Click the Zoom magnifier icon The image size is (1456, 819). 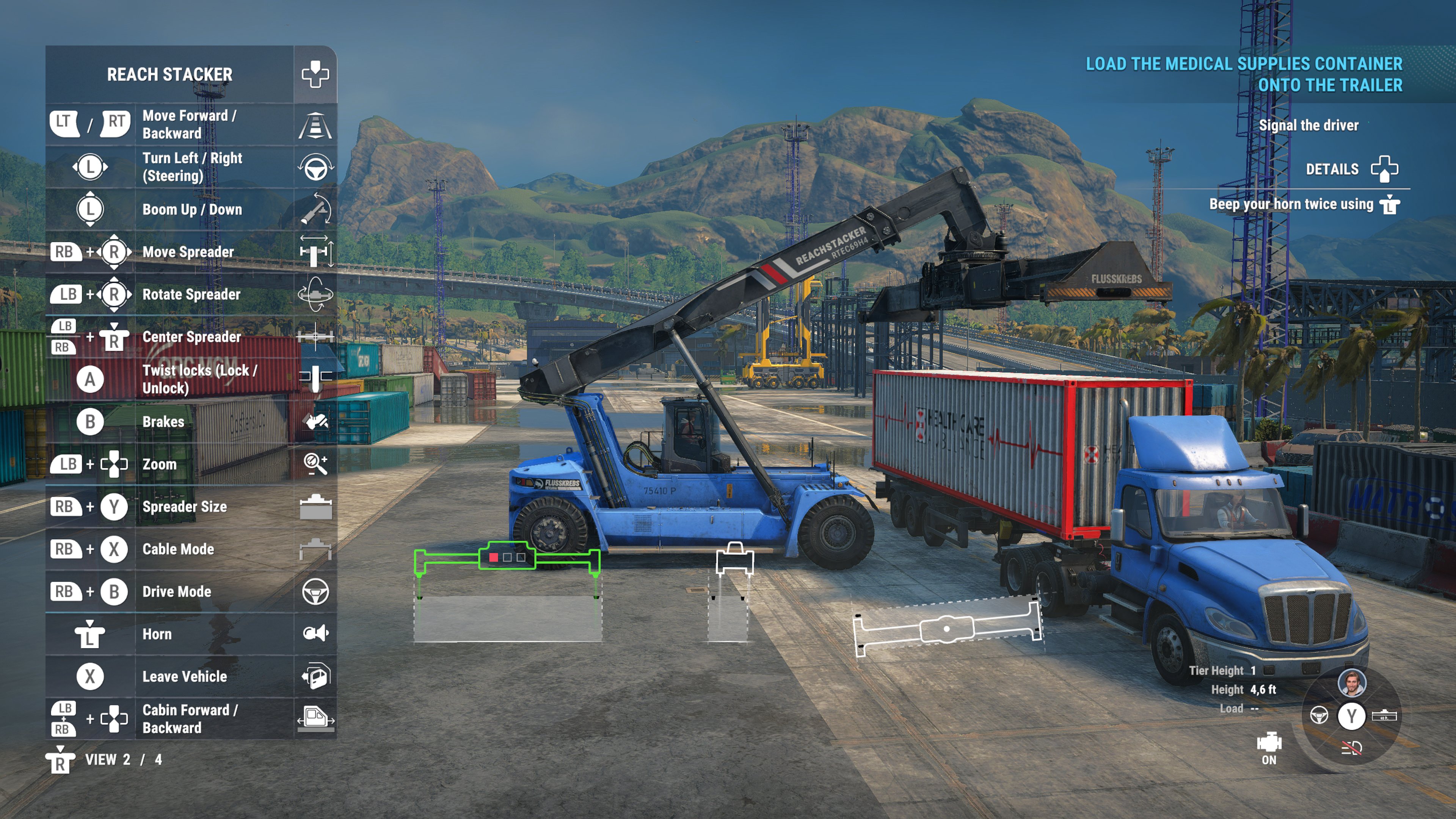[x=315, y=464]
